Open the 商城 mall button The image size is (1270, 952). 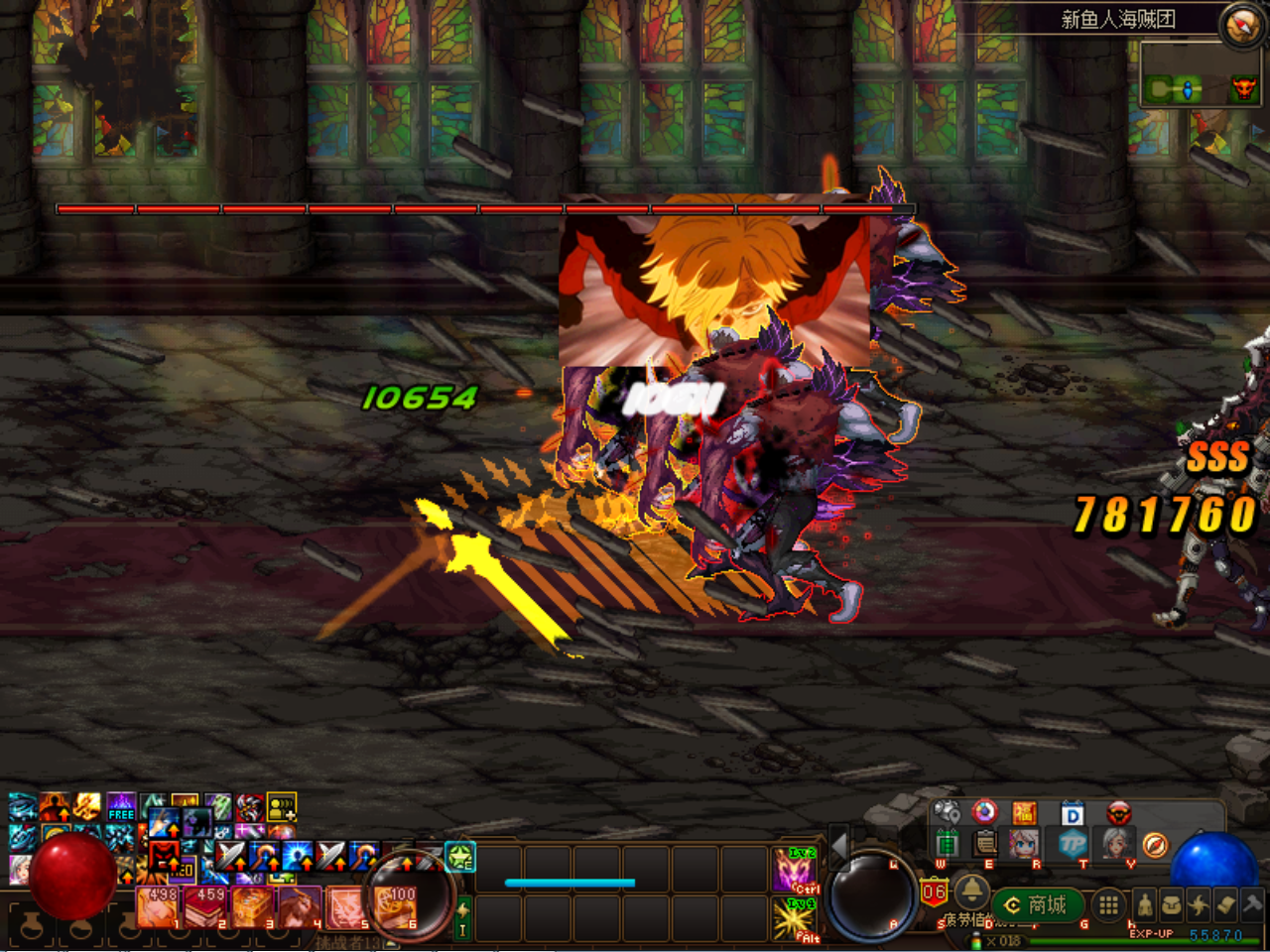tap(1038, 903)
